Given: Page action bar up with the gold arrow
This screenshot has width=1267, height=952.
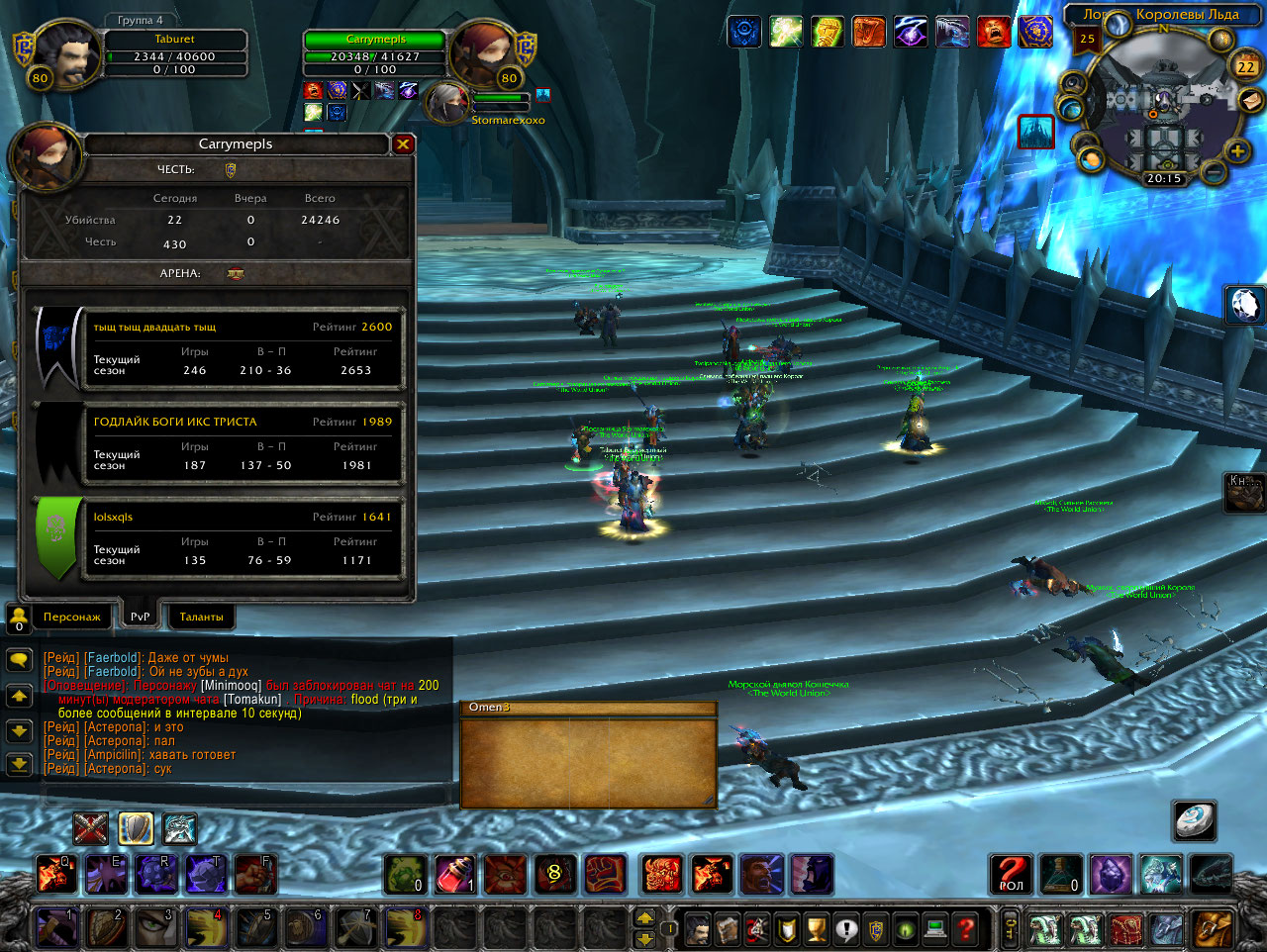Looking at the screenshot, I should [x=644, y=917].
